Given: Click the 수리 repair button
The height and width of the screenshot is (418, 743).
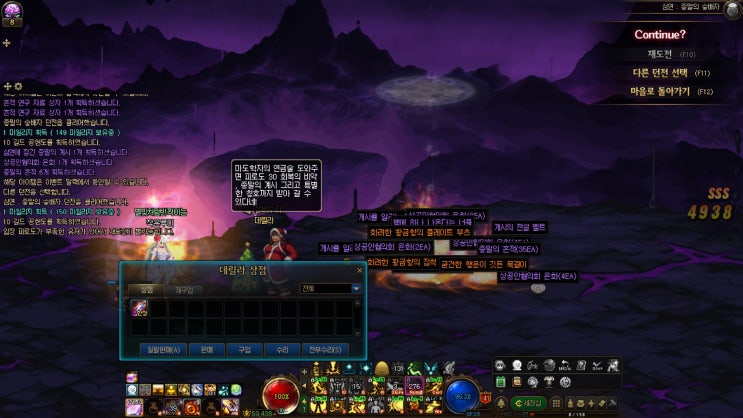Looking at the screenshot, I should [x=281, y=349].
